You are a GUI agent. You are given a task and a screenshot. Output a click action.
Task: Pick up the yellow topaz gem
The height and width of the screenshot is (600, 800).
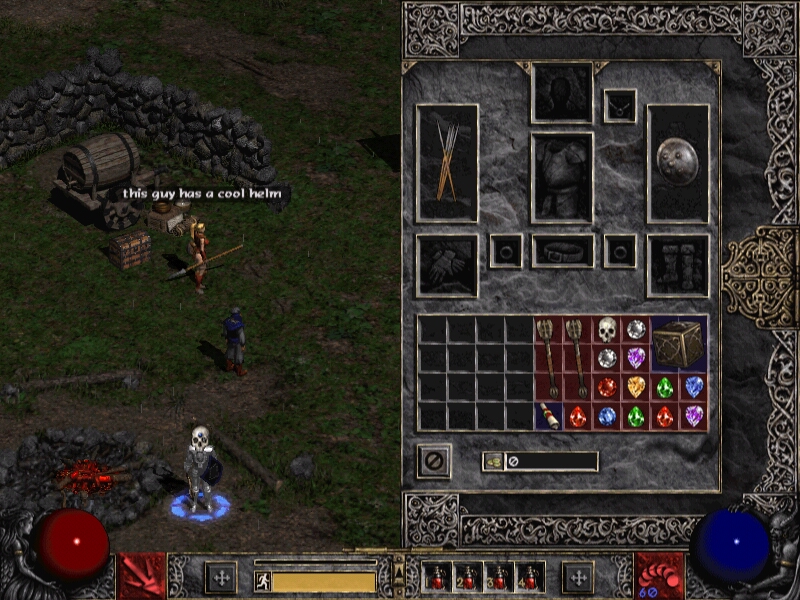pos(635,387)
